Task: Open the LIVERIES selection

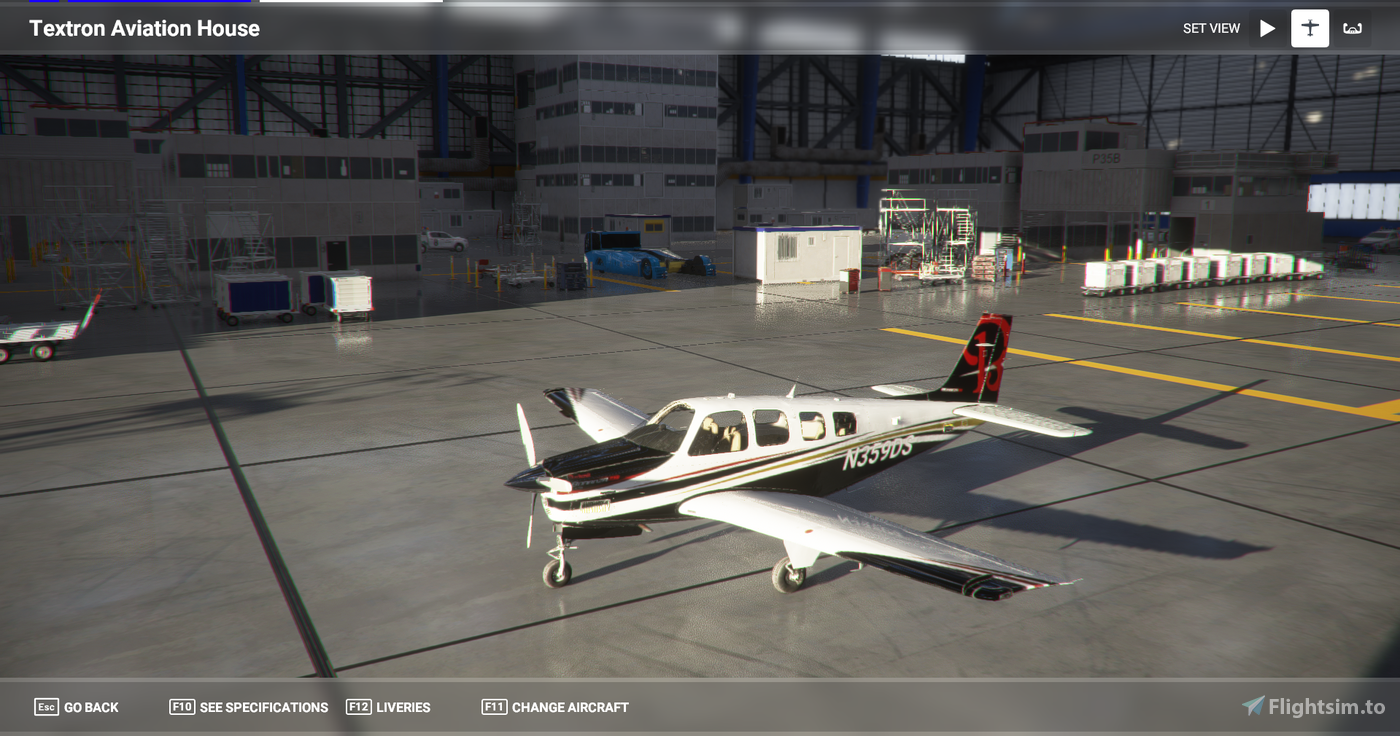Action: coord(404,706)
